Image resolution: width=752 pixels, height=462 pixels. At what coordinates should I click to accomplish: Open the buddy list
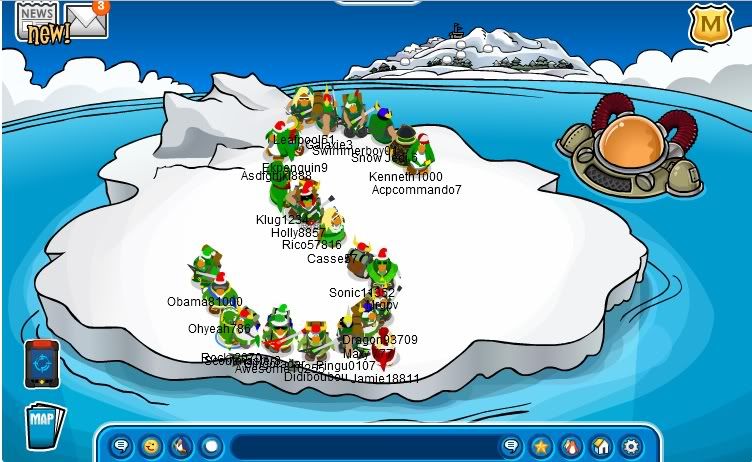[571, 445]
